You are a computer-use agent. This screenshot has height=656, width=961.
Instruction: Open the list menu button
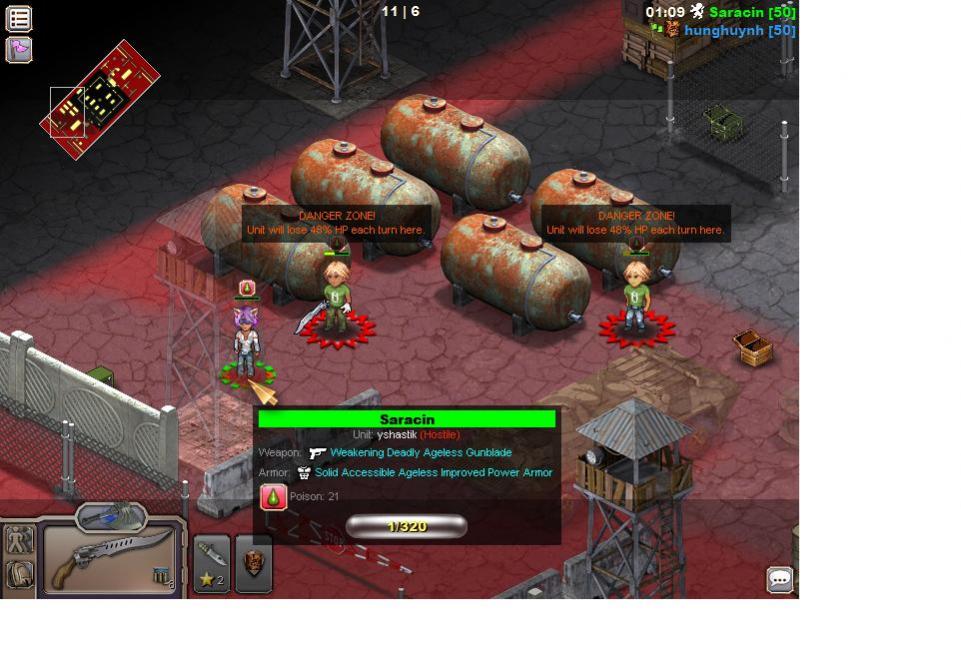[19, 18]
